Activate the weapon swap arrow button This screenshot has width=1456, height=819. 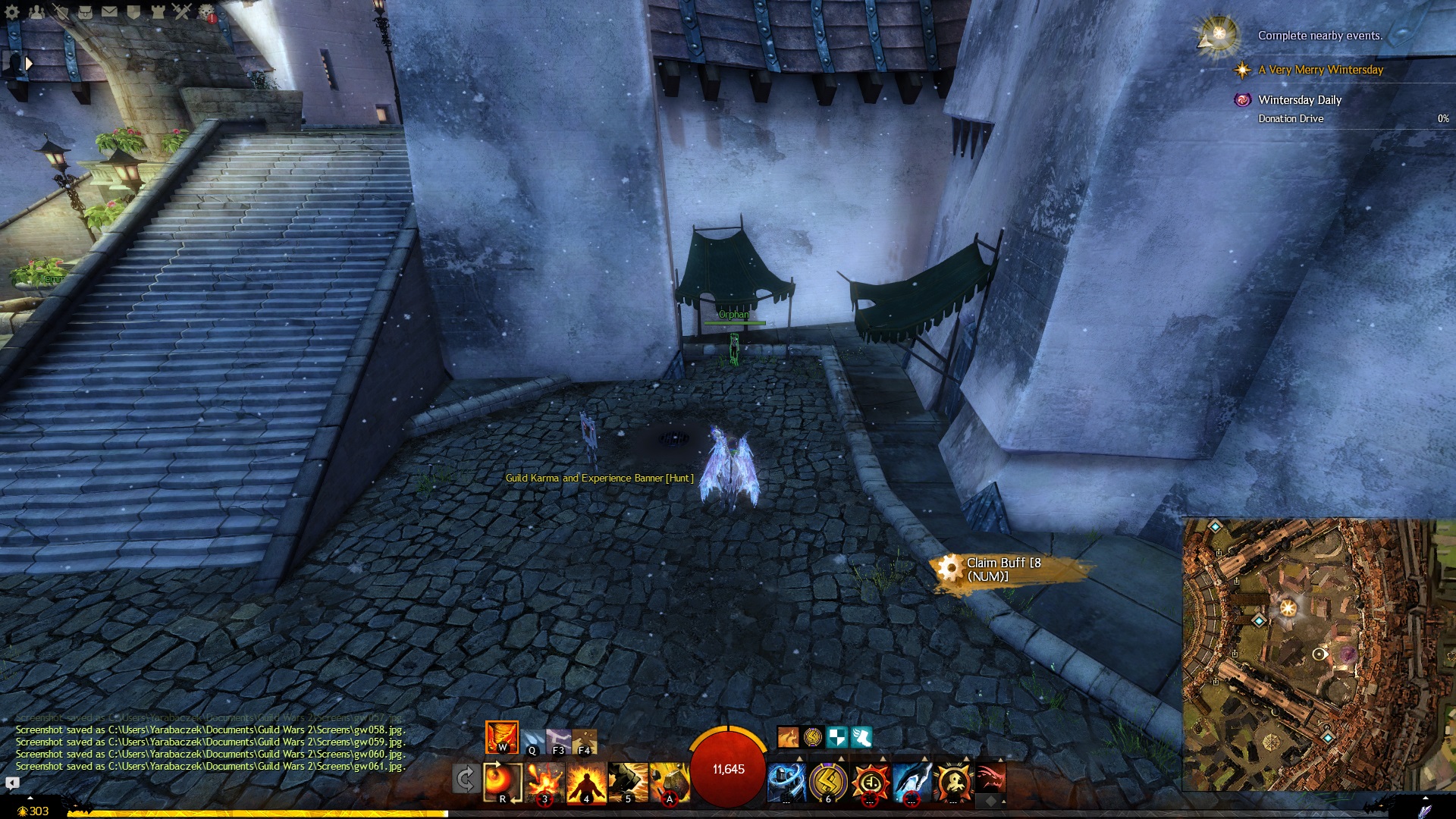[465, 779]
